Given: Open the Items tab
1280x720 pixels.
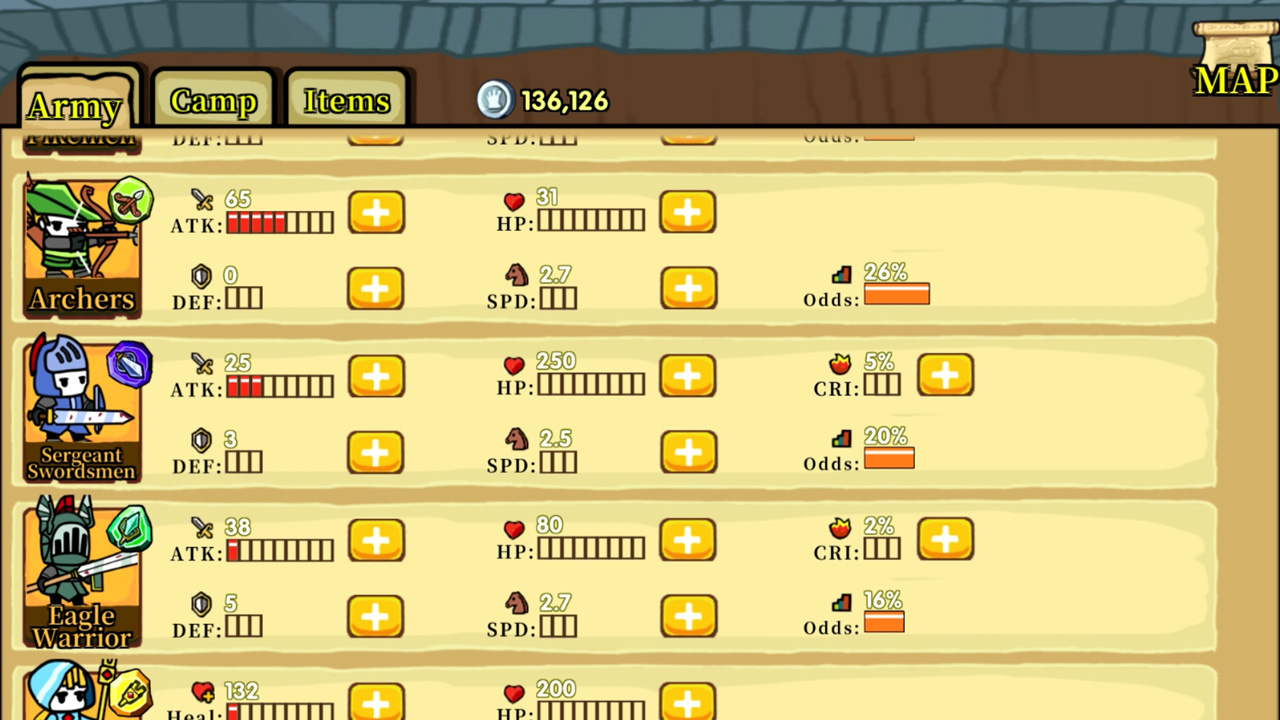Looking at the screenshot, I should coord(346,100).
